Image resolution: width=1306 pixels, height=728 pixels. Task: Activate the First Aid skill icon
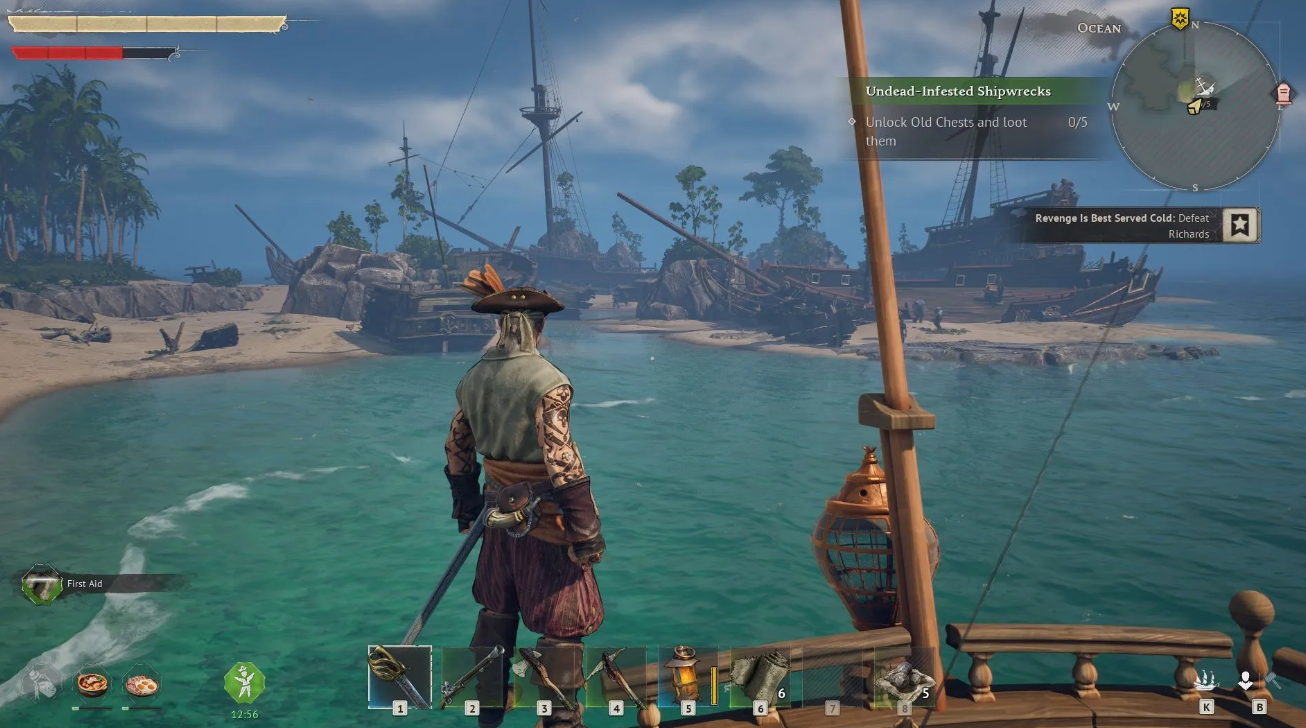(x=42, y=584)
